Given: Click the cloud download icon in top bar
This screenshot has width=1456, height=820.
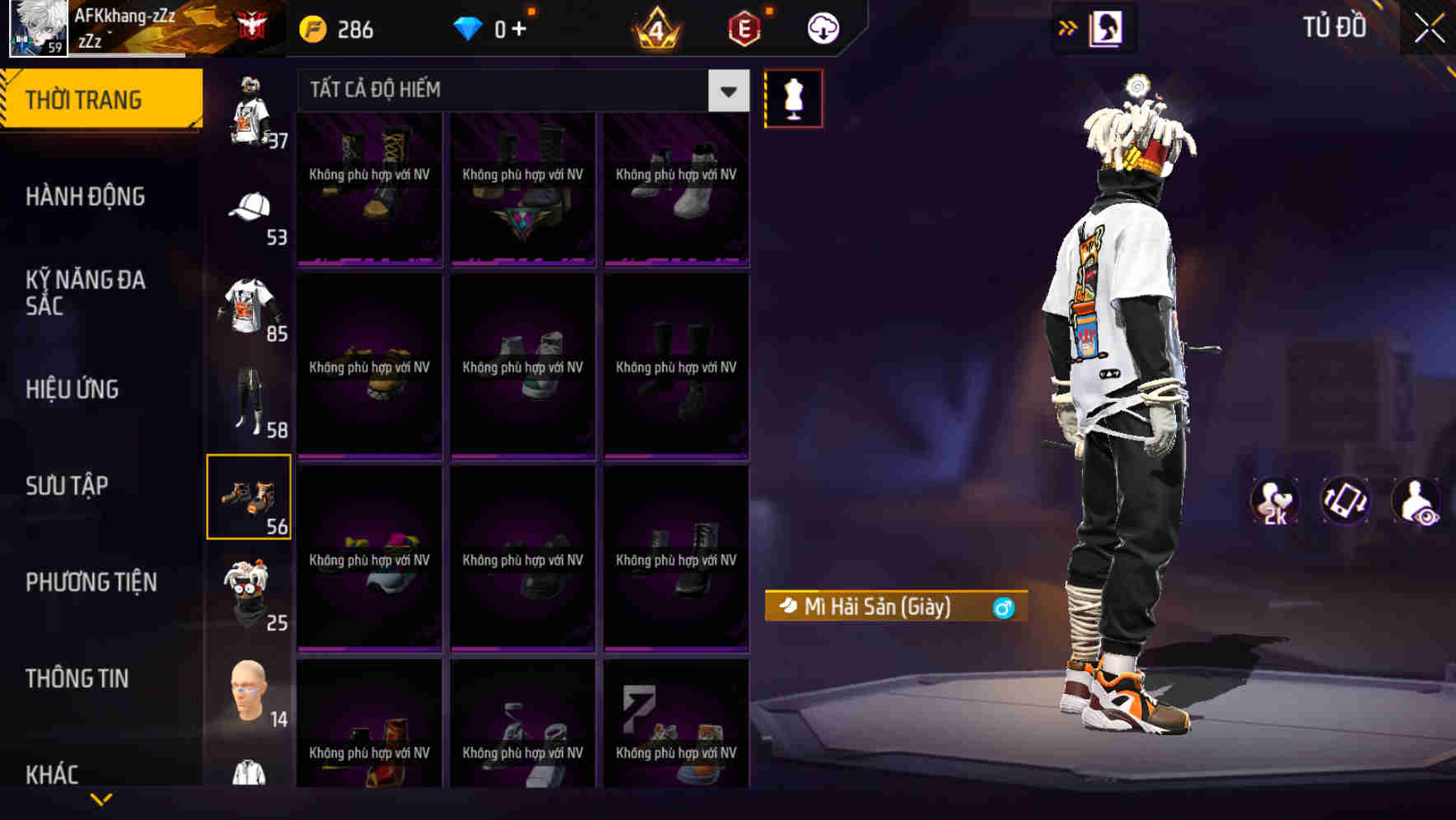Looking at the screenshot, I should [x=823, y=27].
